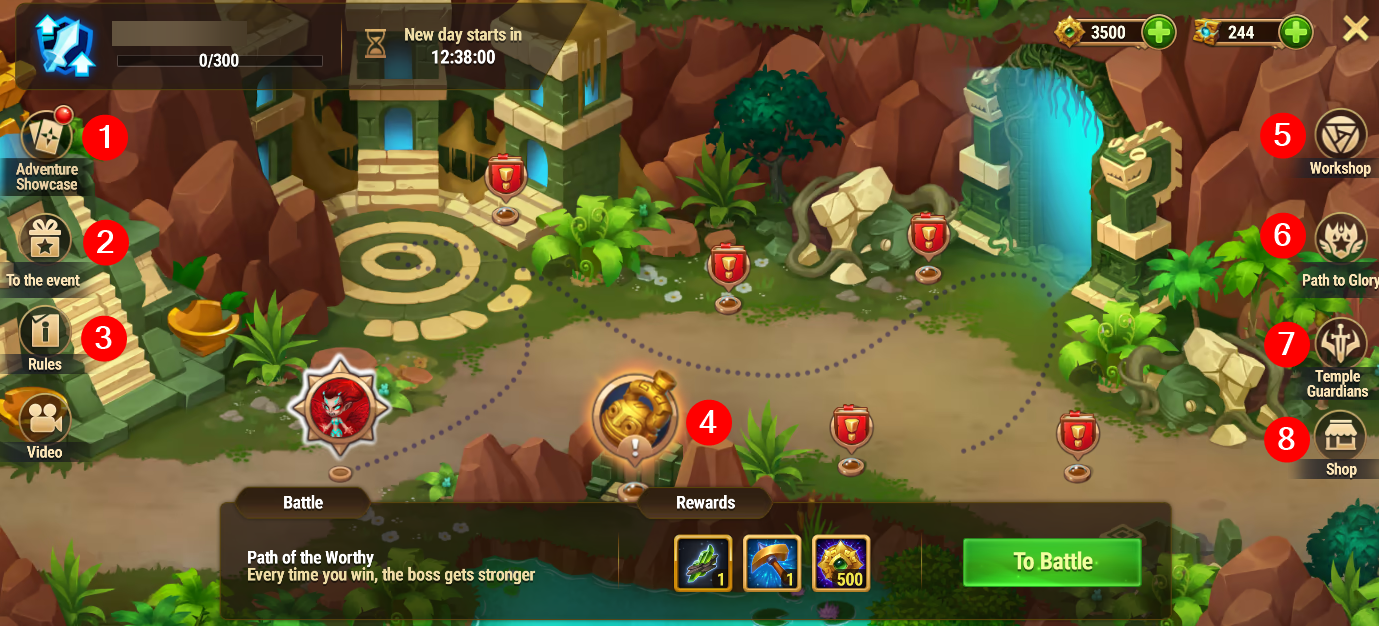Add more green gem currency

(1159, 32)
